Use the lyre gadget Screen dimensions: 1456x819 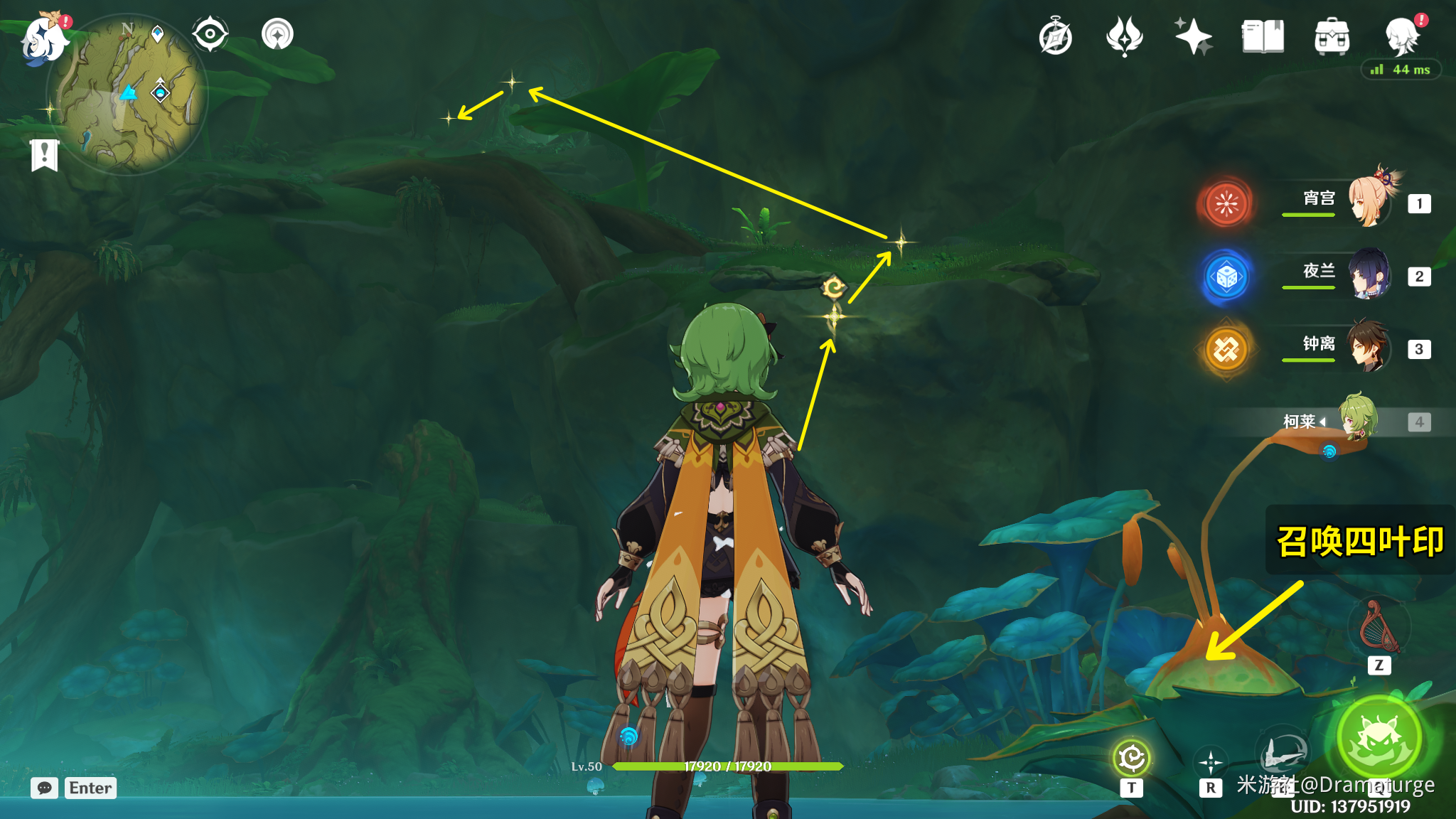point(1379,626)
